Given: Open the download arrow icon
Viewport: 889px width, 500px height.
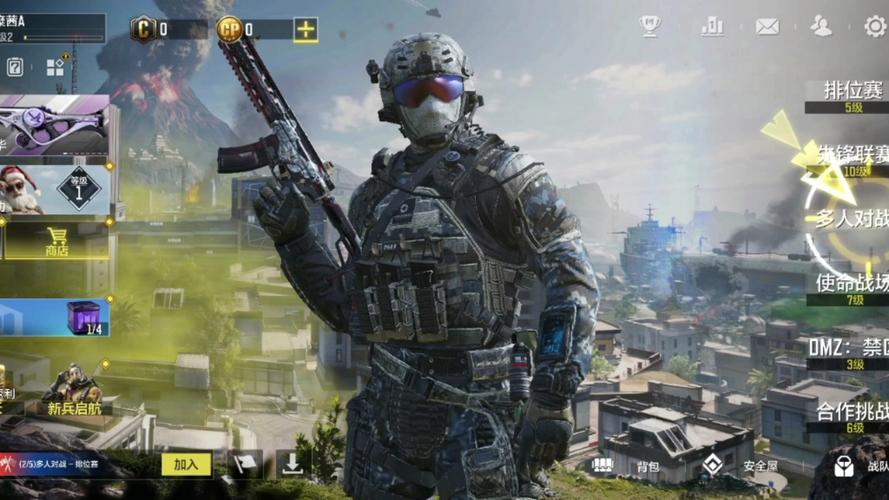Looking at the screenshot, I should click(291, 464).
